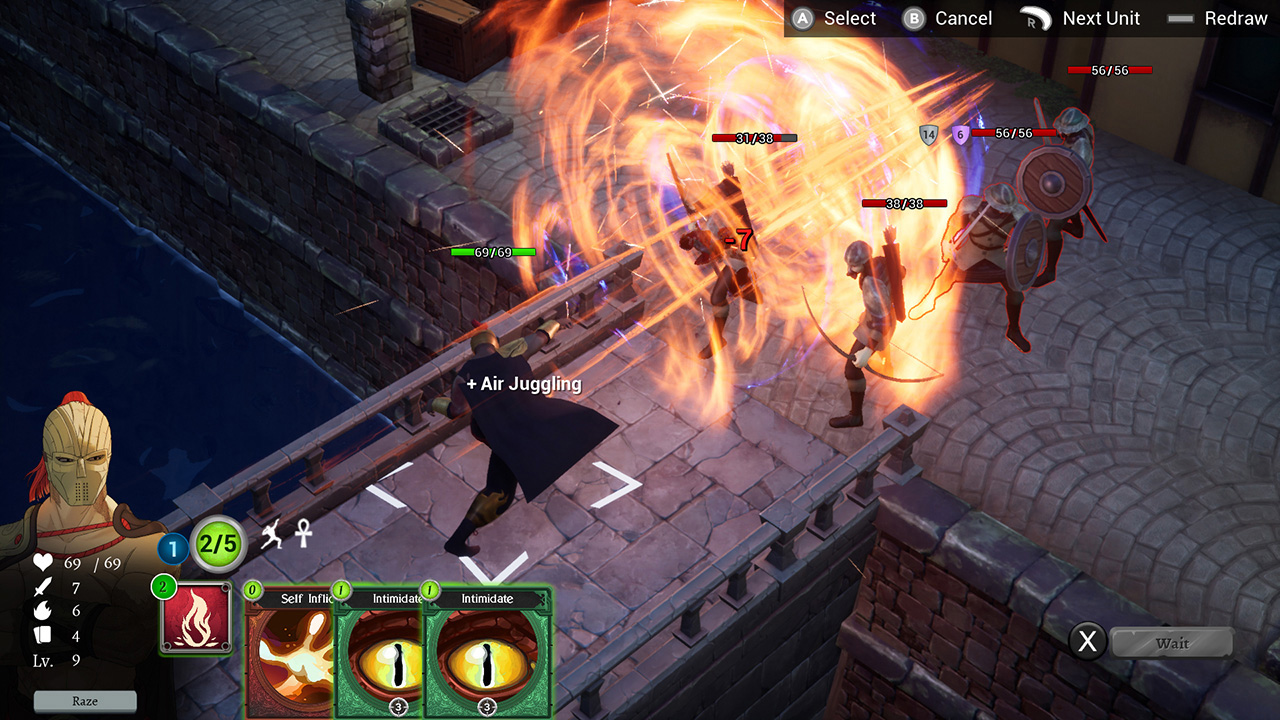Click Cancel in the top command bar
Viewport: 1280px width, 720px height.
947,18
